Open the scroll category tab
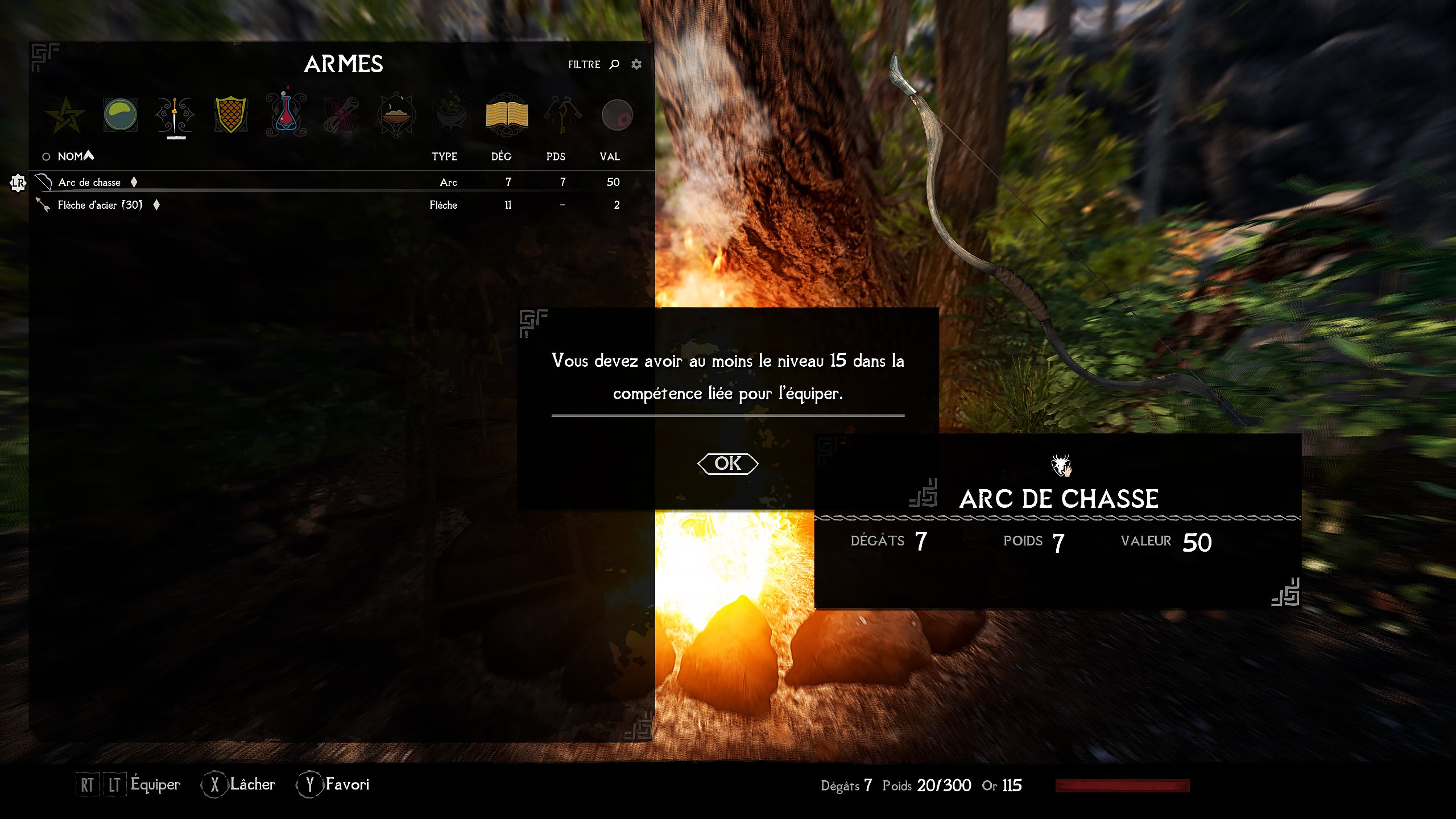 coord(341,115)
